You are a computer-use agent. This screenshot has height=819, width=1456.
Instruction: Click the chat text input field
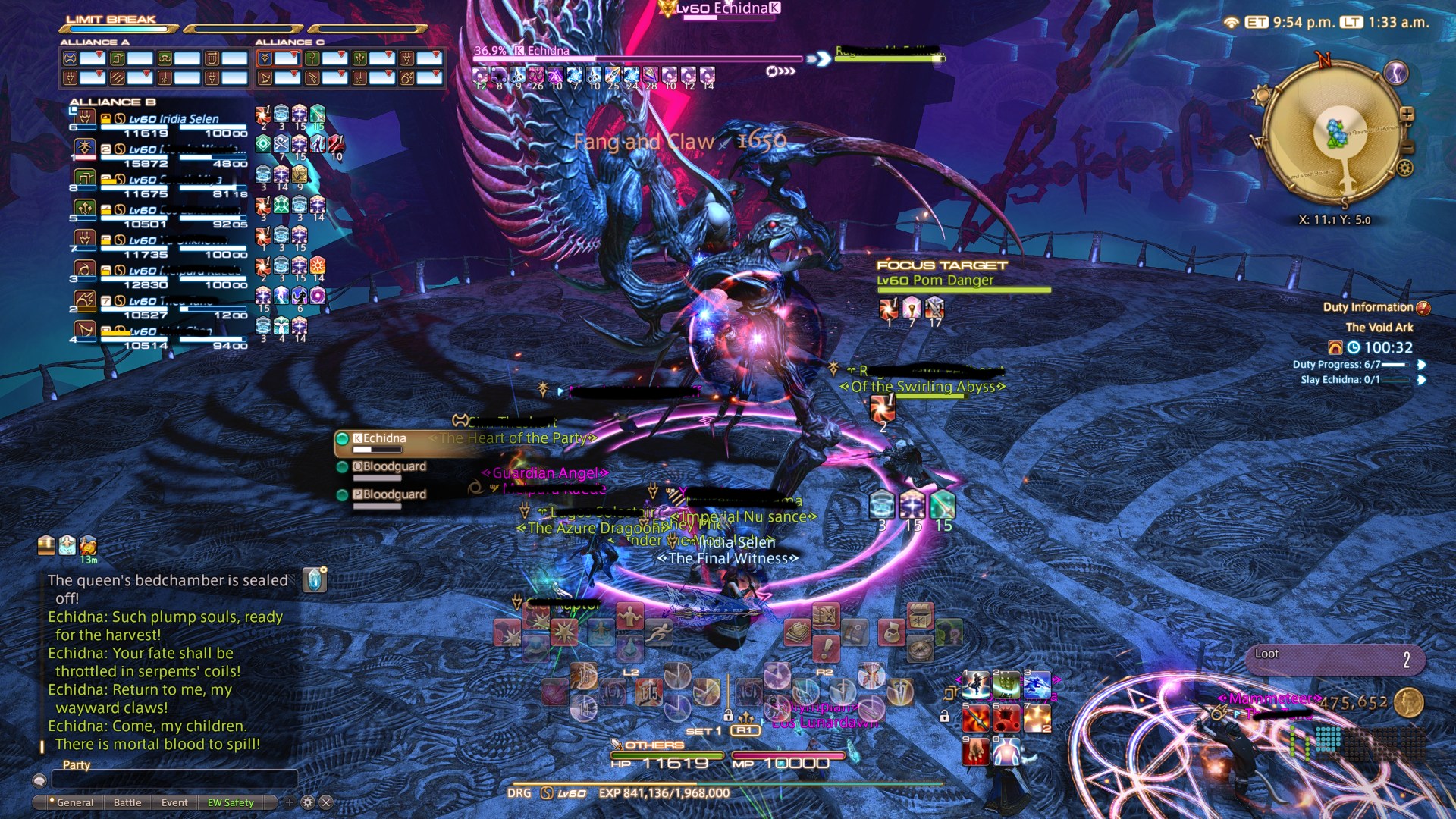pyautogui.click(x=174, y=780)
